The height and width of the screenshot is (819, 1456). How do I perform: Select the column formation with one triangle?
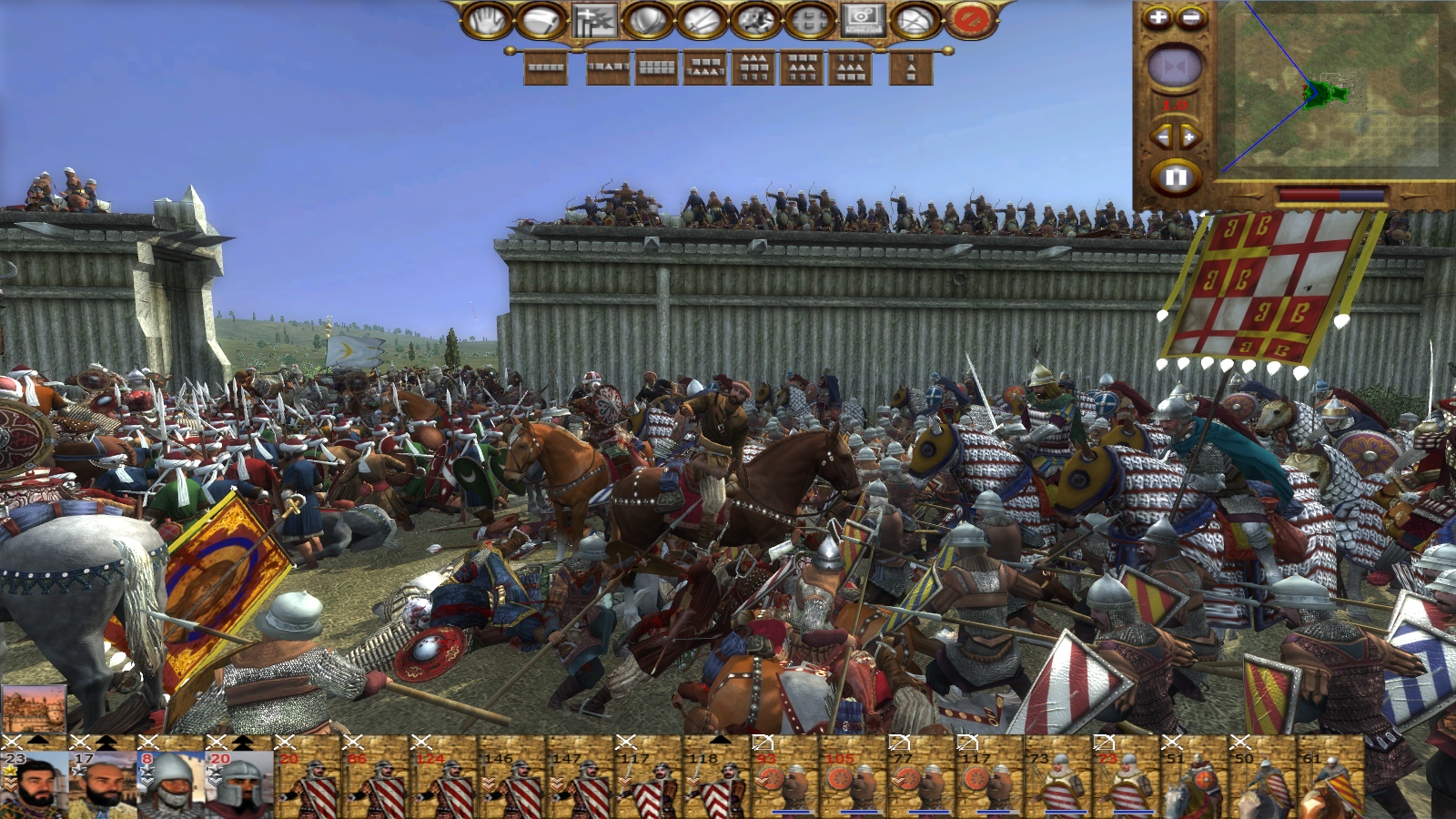tap(911, 67)
